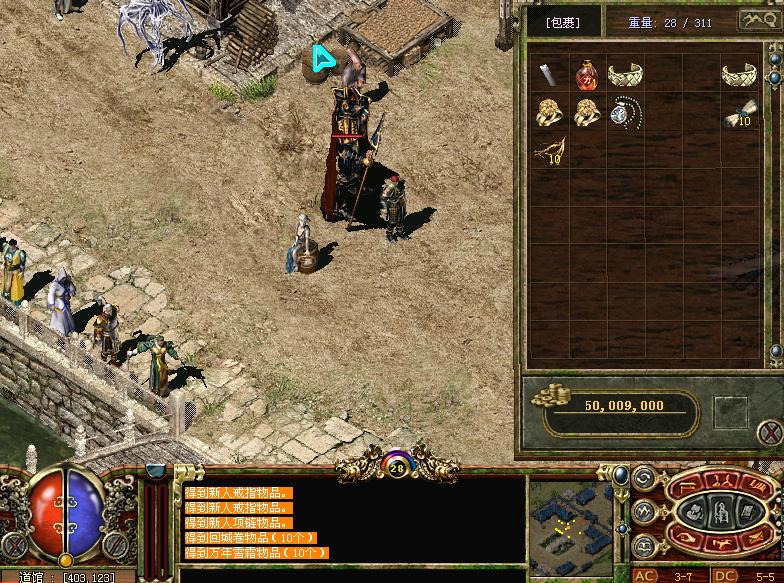Click the chat message log area

[x=350, y=522]
